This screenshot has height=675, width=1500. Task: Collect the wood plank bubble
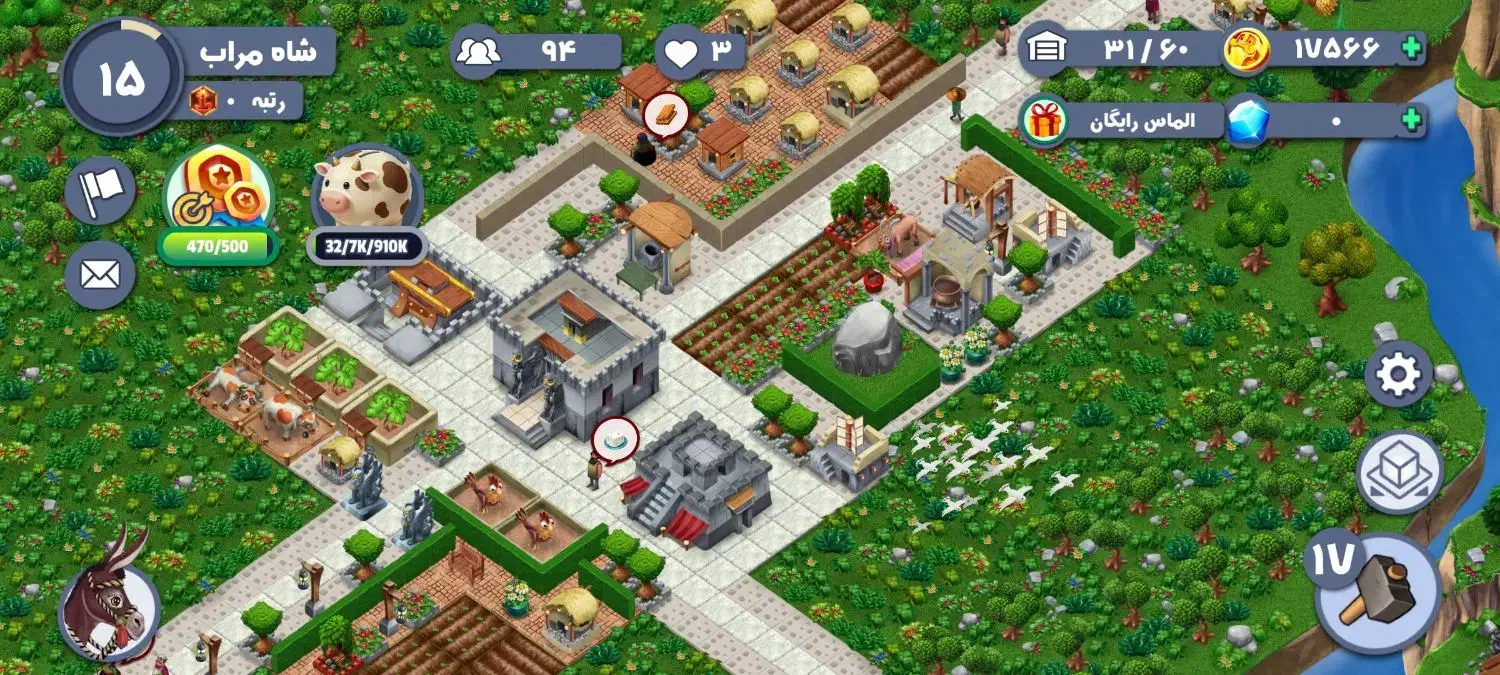point(662,114)
